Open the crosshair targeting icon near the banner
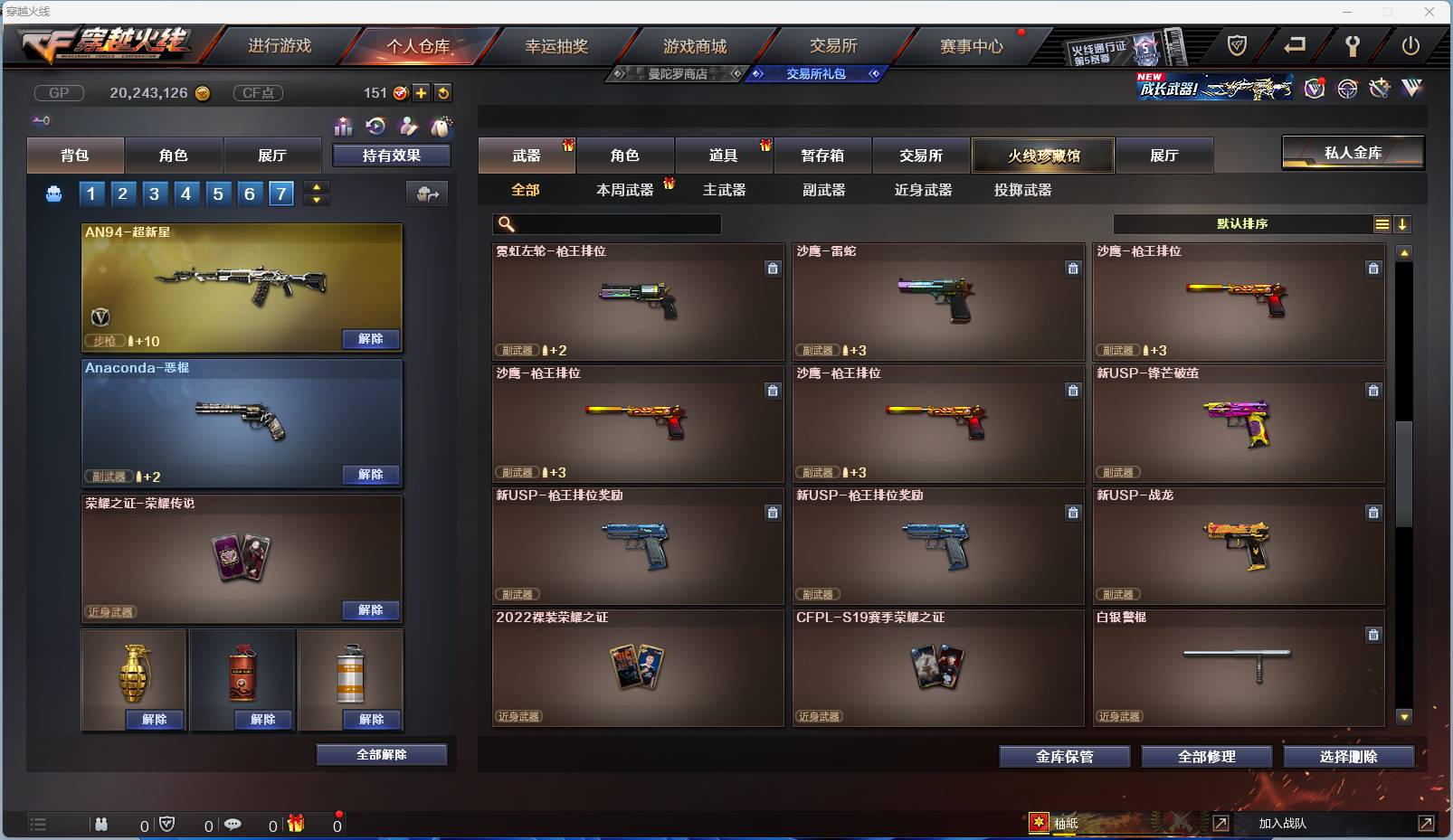 pyautogui.click(x=1347, y=88)
